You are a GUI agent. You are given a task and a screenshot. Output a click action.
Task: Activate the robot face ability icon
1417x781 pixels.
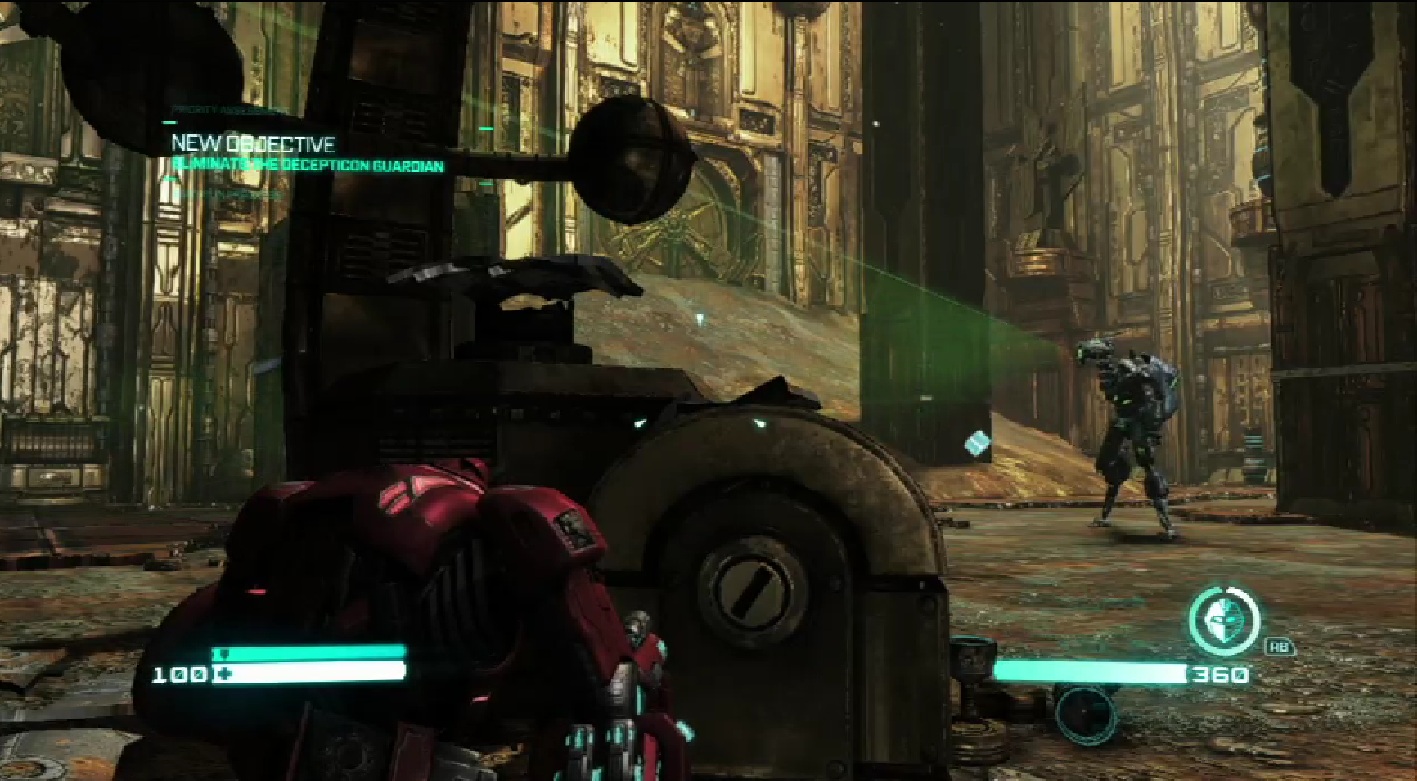[1224, 621]
